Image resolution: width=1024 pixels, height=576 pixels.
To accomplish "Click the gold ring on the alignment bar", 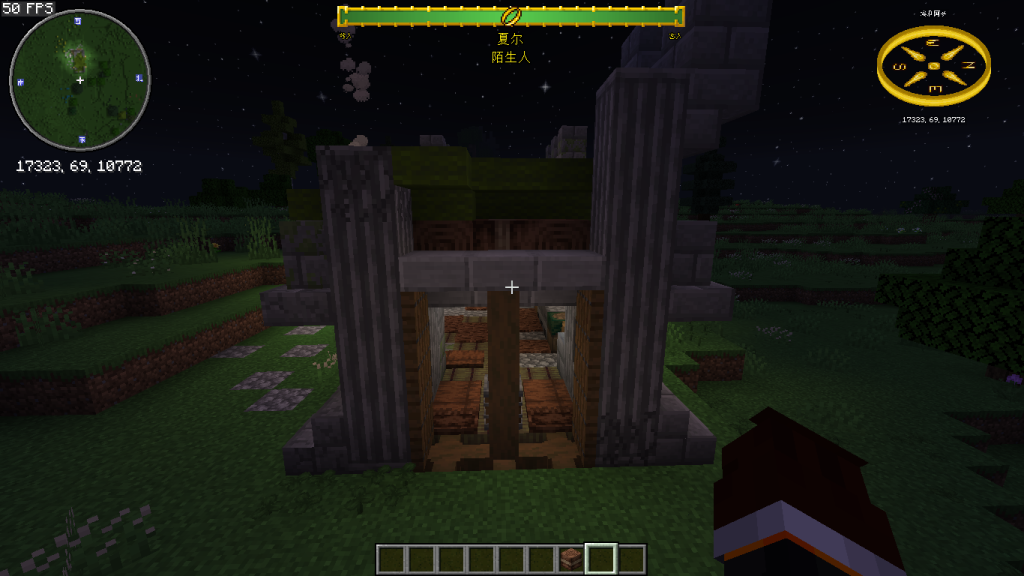I will pyautogui.click(x=511, y=16).
